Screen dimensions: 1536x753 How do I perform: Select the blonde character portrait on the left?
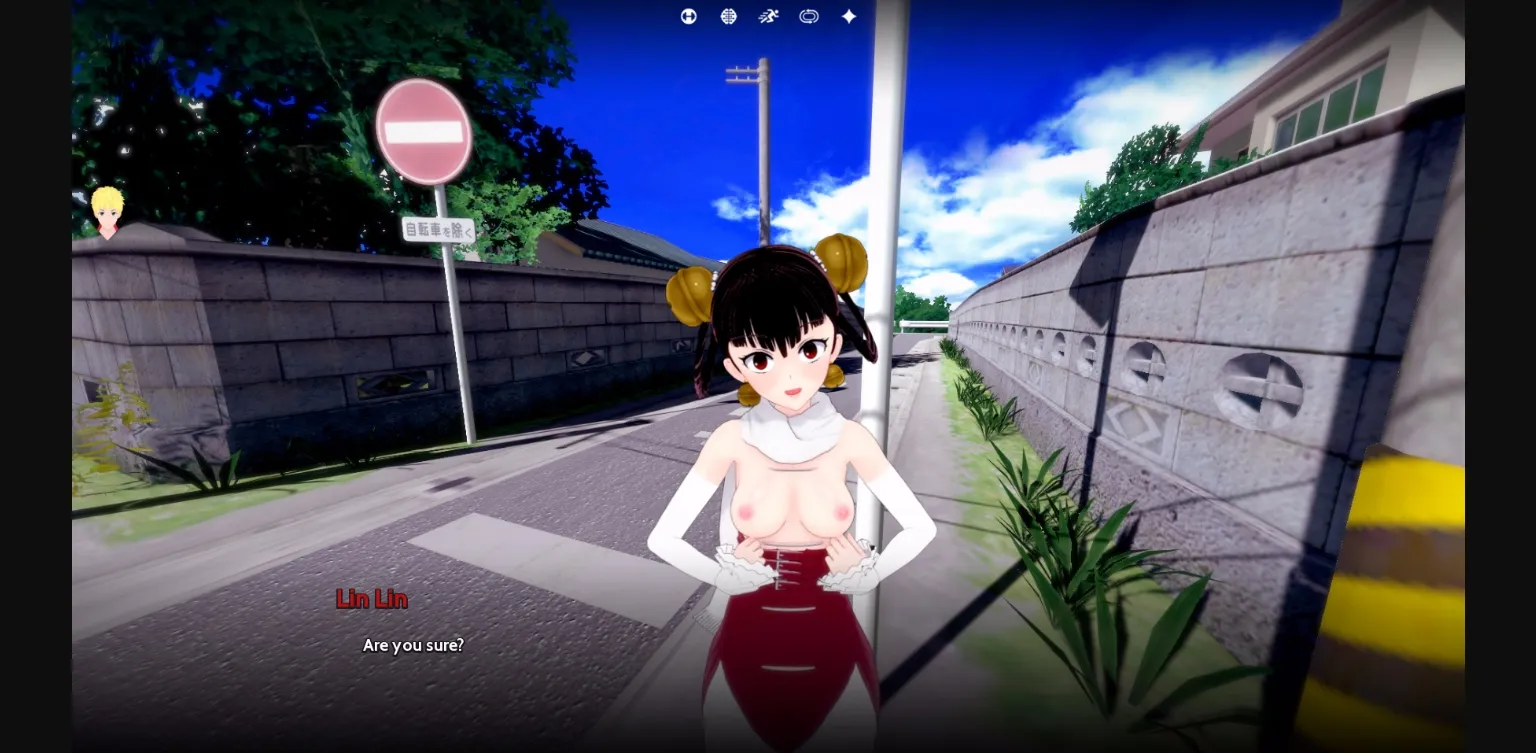106,212
